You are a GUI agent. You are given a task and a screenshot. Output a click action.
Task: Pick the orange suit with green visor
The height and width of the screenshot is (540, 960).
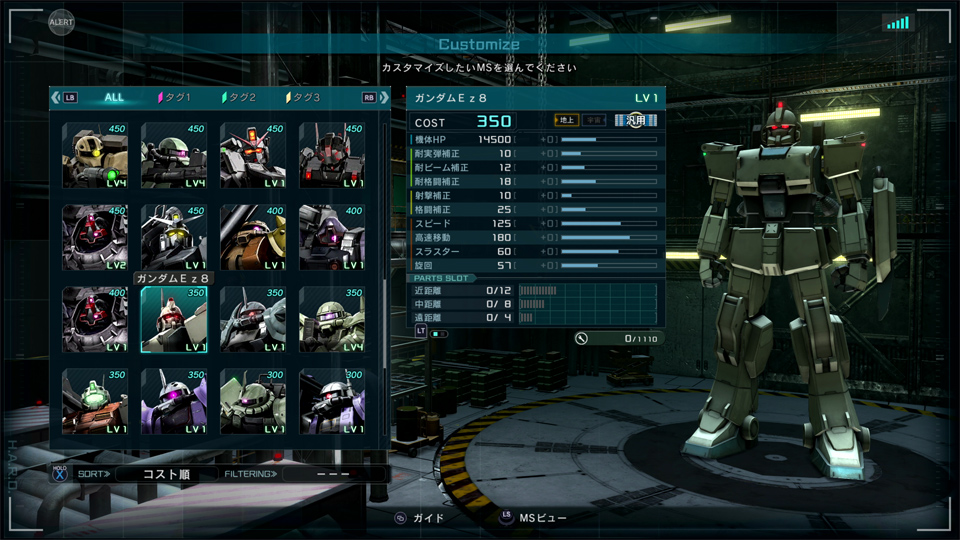[95, 402]
